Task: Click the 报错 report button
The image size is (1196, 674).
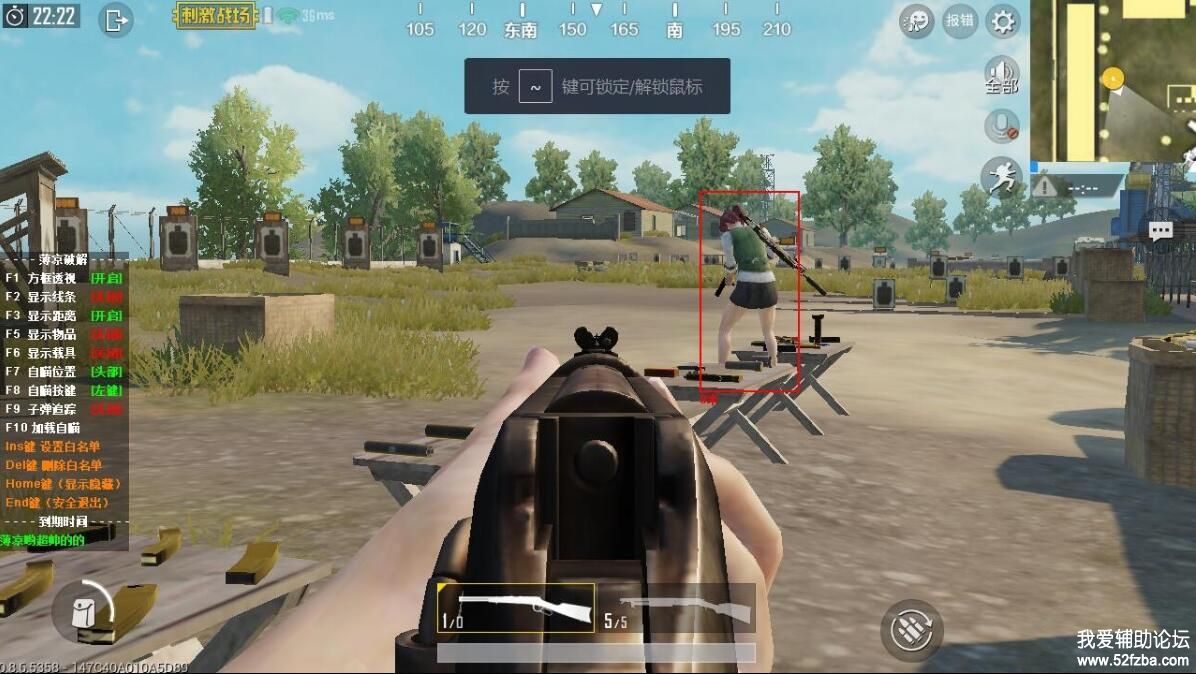Action: click(x=960, y=20)
